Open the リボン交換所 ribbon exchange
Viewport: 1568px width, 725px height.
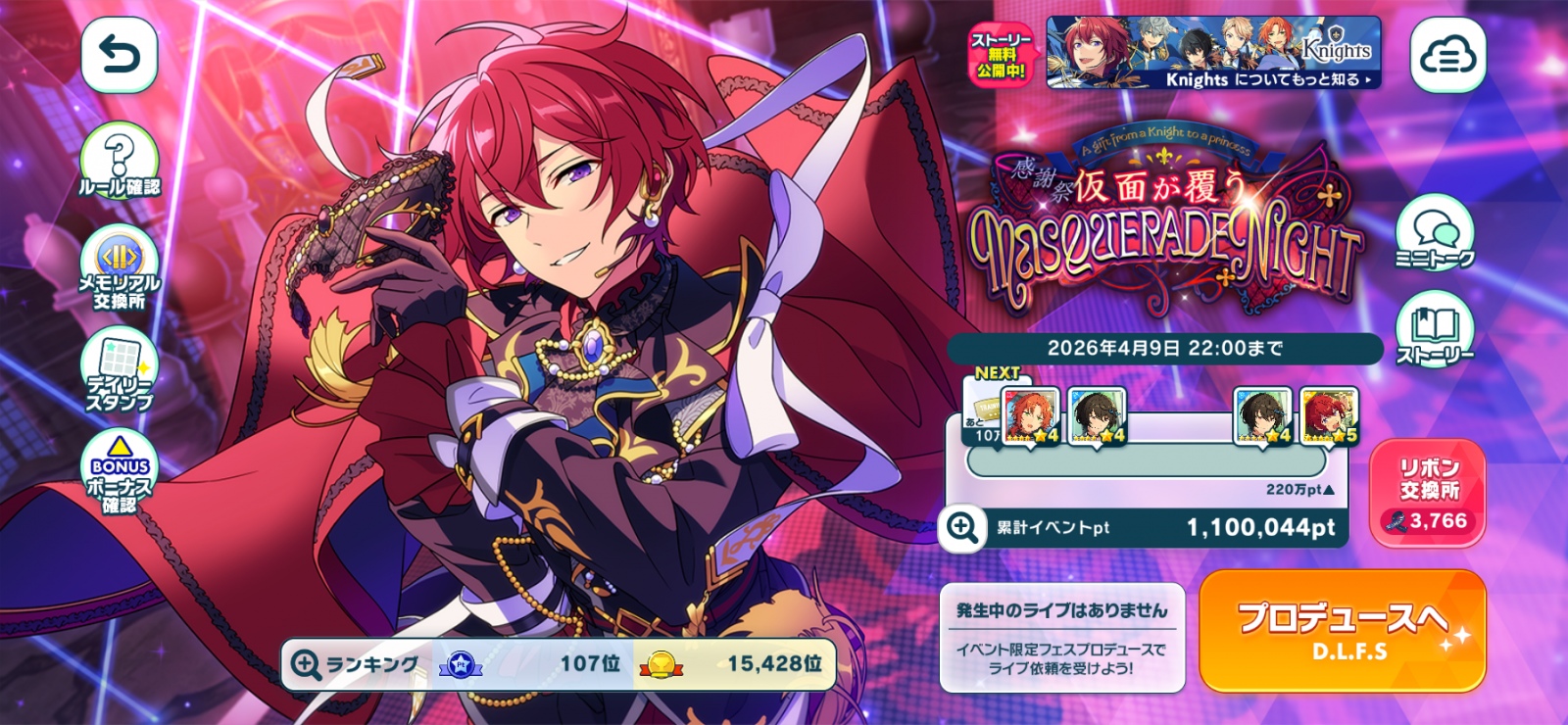pyautogui.click(x=1428, y=493)
